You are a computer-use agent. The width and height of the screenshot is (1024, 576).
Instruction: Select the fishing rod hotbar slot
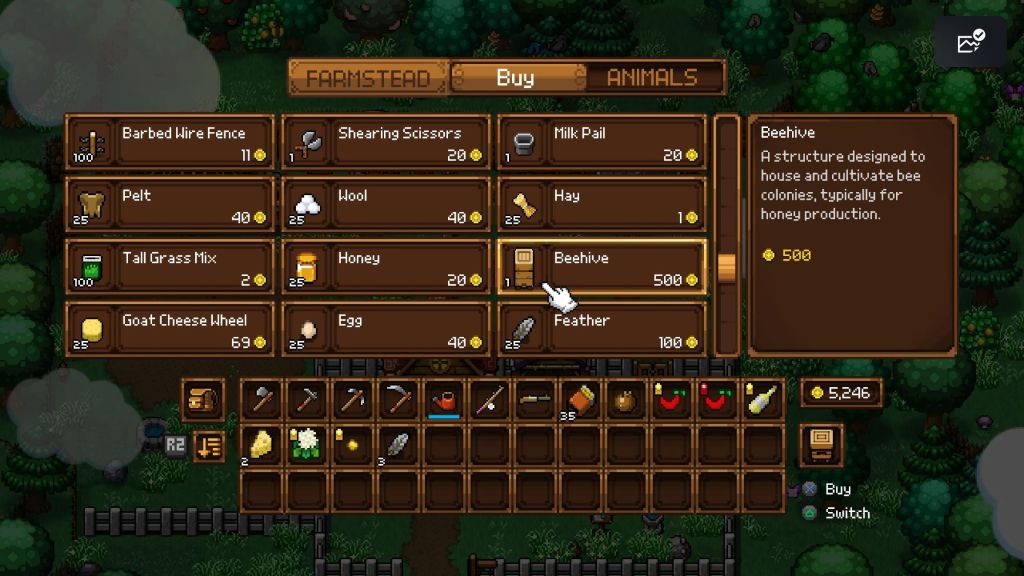click(489, 400)
